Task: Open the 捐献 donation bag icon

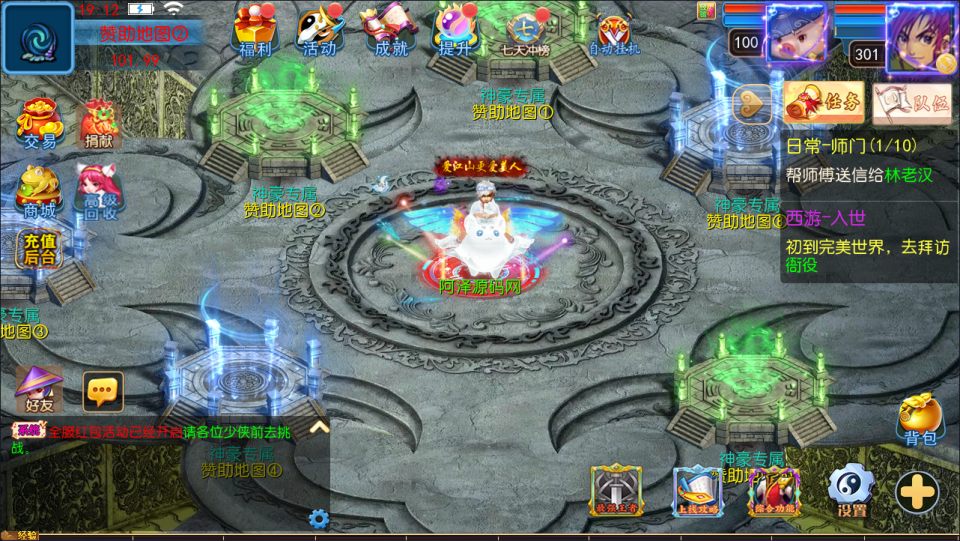Action: [x=98, y=124]
